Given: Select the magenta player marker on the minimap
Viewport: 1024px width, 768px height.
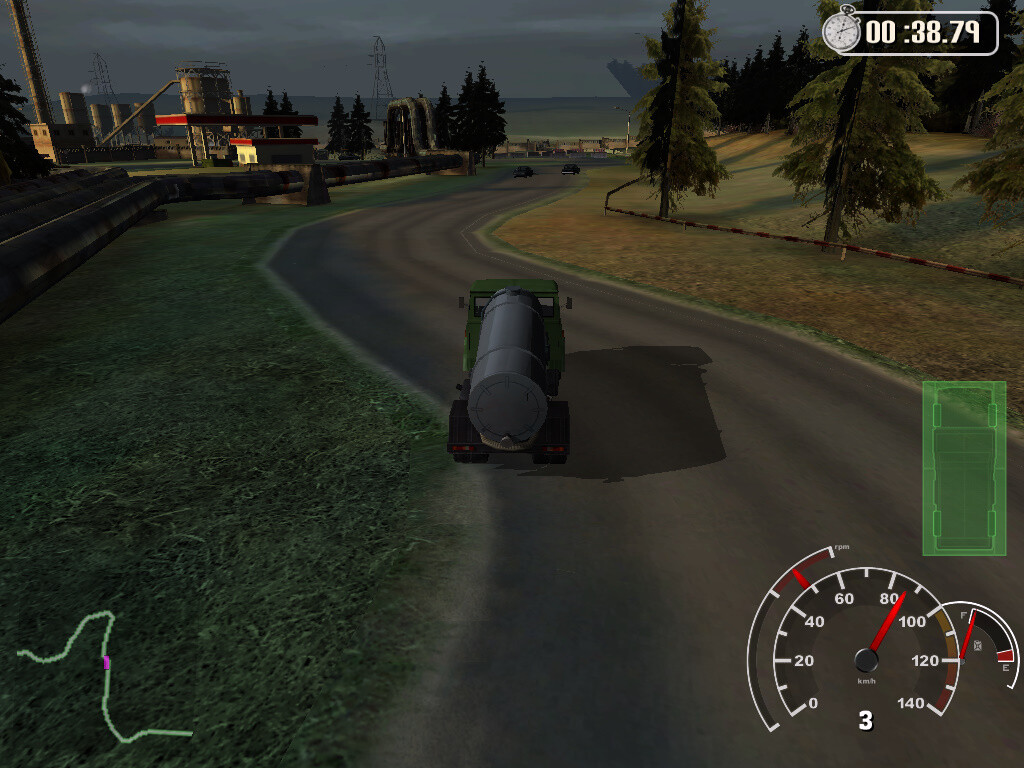Looking at the screenshot, I should tap(106, 662).
